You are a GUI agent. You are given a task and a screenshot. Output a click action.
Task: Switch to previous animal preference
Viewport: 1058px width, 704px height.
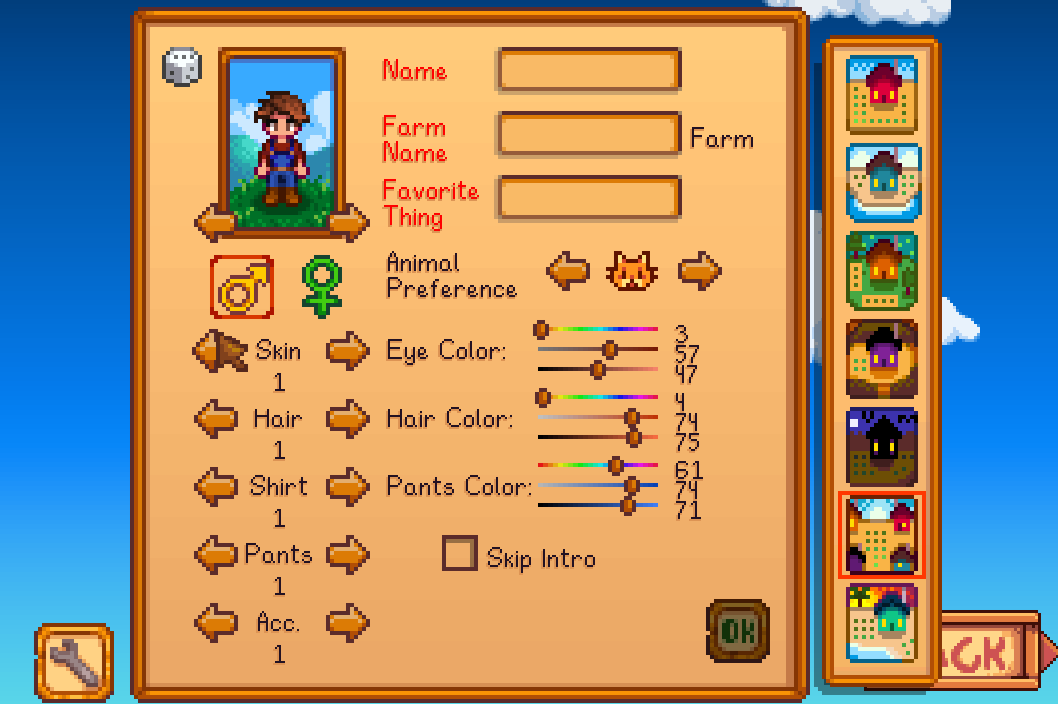click(x=568, y=270)
